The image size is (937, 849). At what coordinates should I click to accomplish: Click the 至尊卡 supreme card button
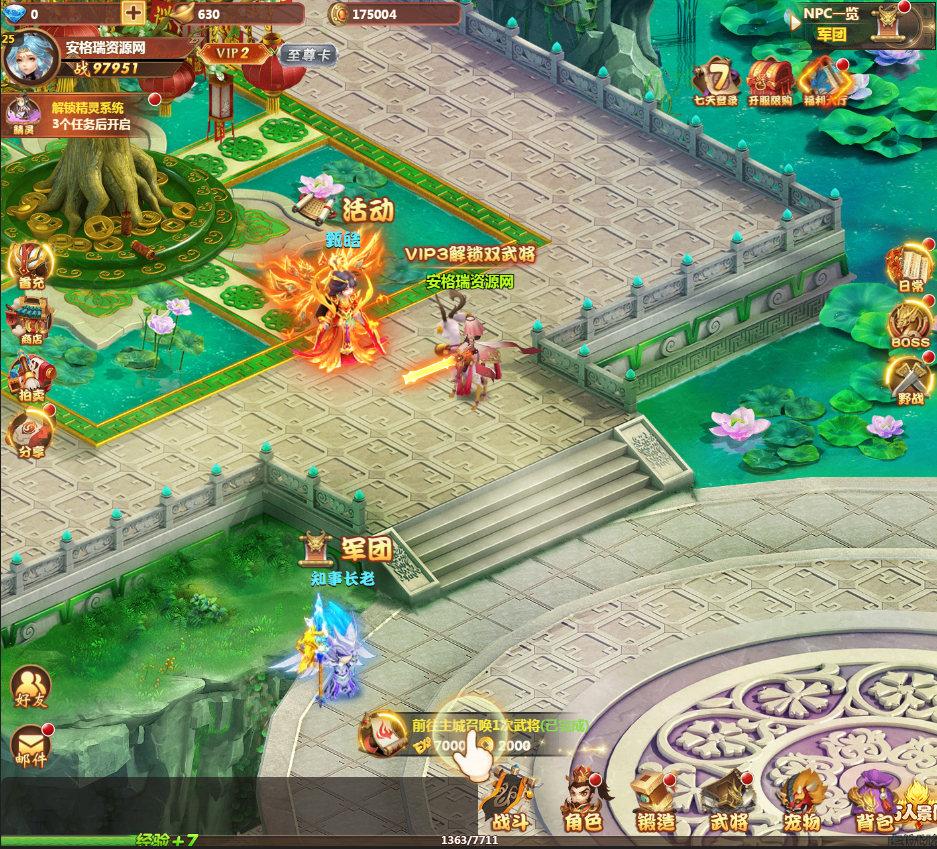coord(306,55)
